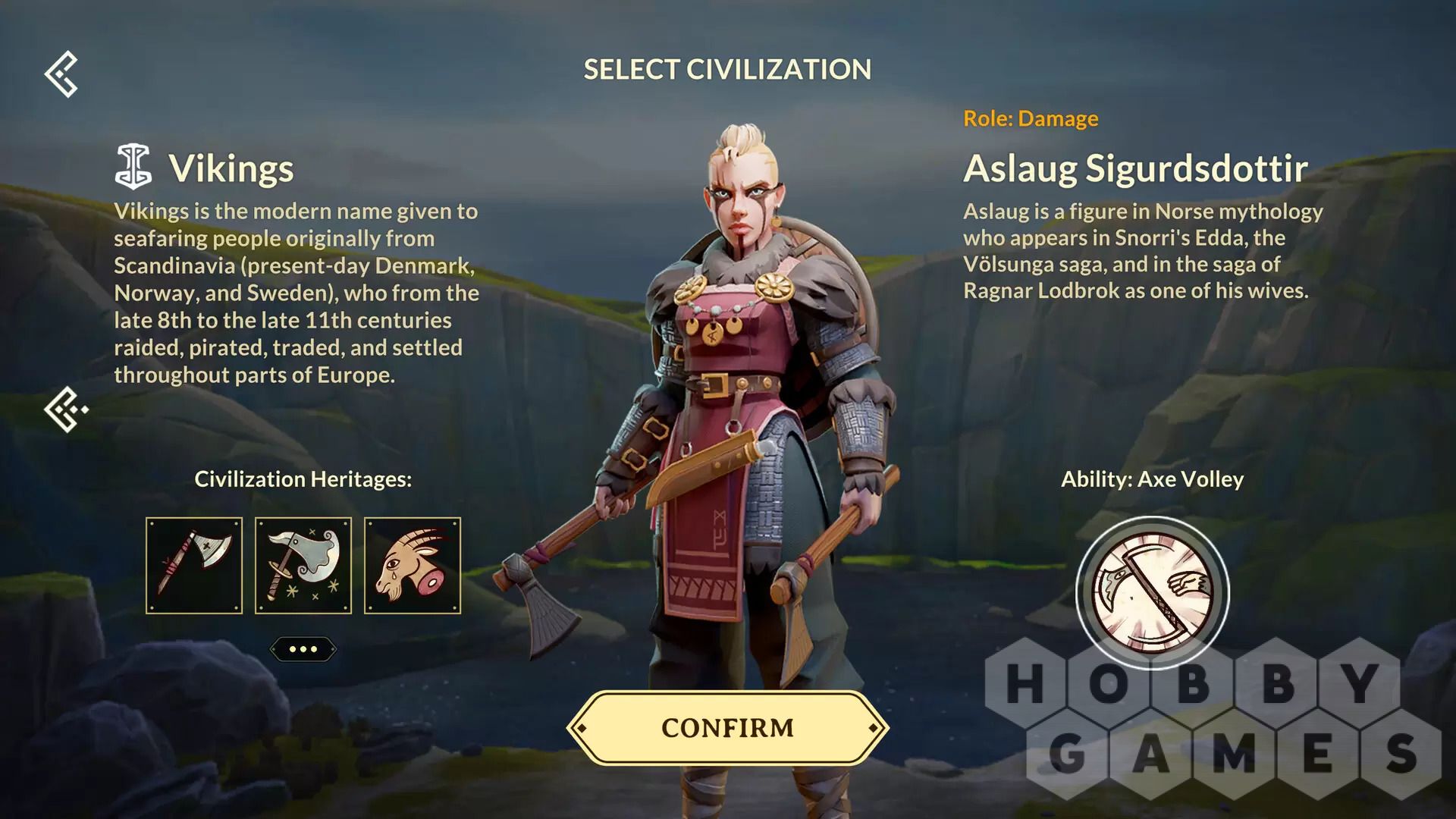Select the single axe heritage icon

click(194, 566)
